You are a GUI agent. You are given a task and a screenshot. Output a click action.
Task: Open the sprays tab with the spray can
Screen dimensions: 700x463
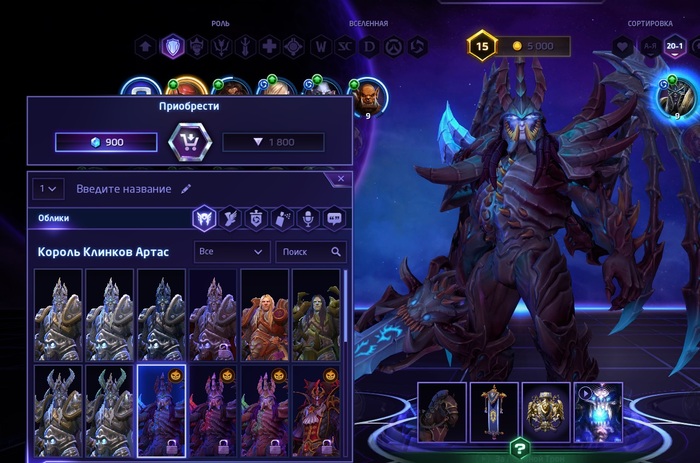point(282,218)
